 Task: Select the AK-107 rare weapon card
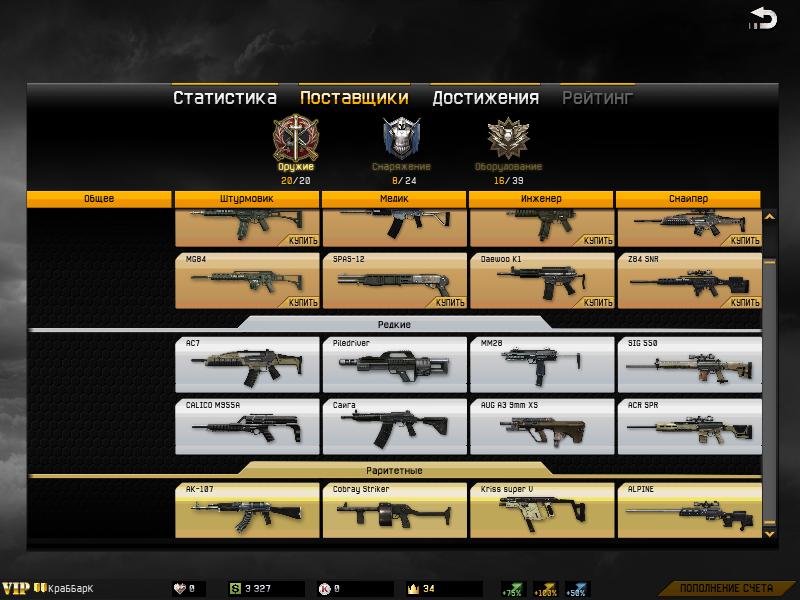[x=247, y=510]
